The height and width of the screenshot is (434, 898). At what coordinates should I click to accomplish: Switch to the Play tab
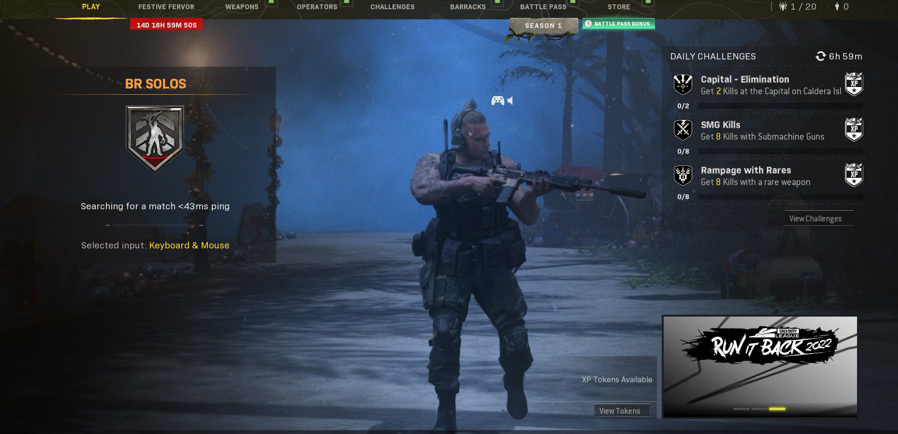click(91, 7)
